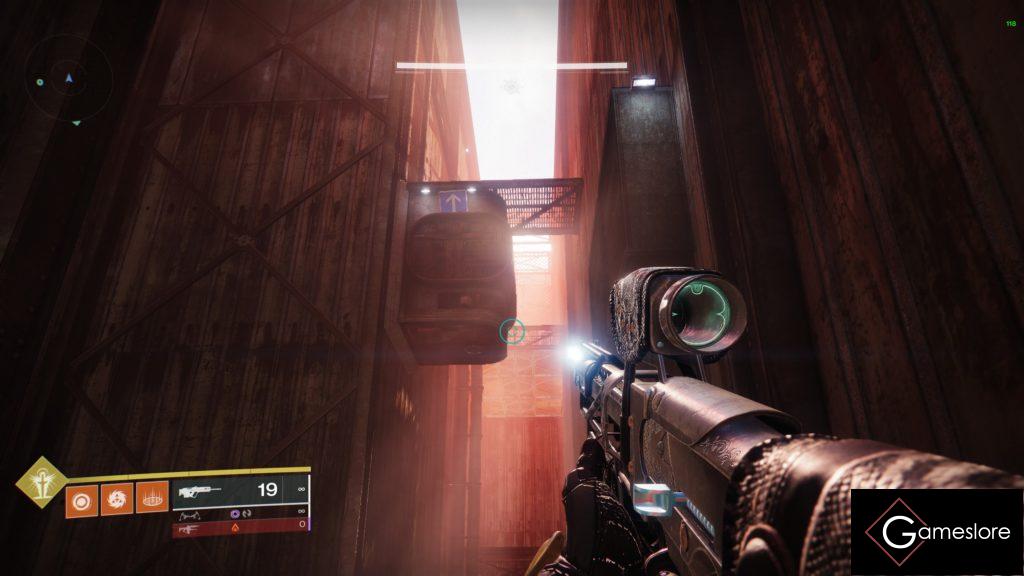Switch to the red heavy weapon slot
The width and height of the screenshot is (1024, 576).
(x=240, y=527)
